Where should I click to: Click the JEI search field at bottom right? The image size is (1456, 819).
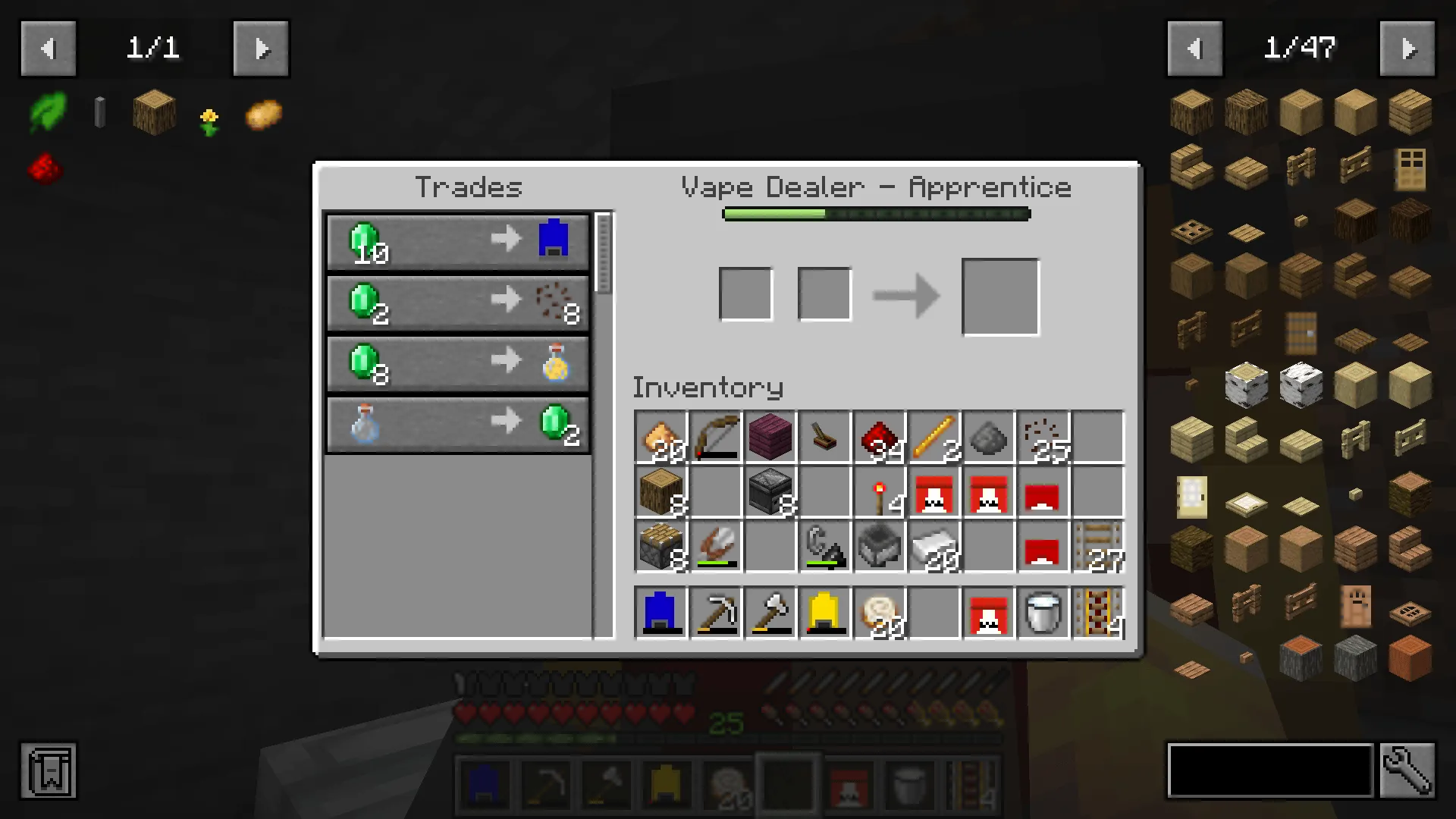click(x=1270, y=770)
